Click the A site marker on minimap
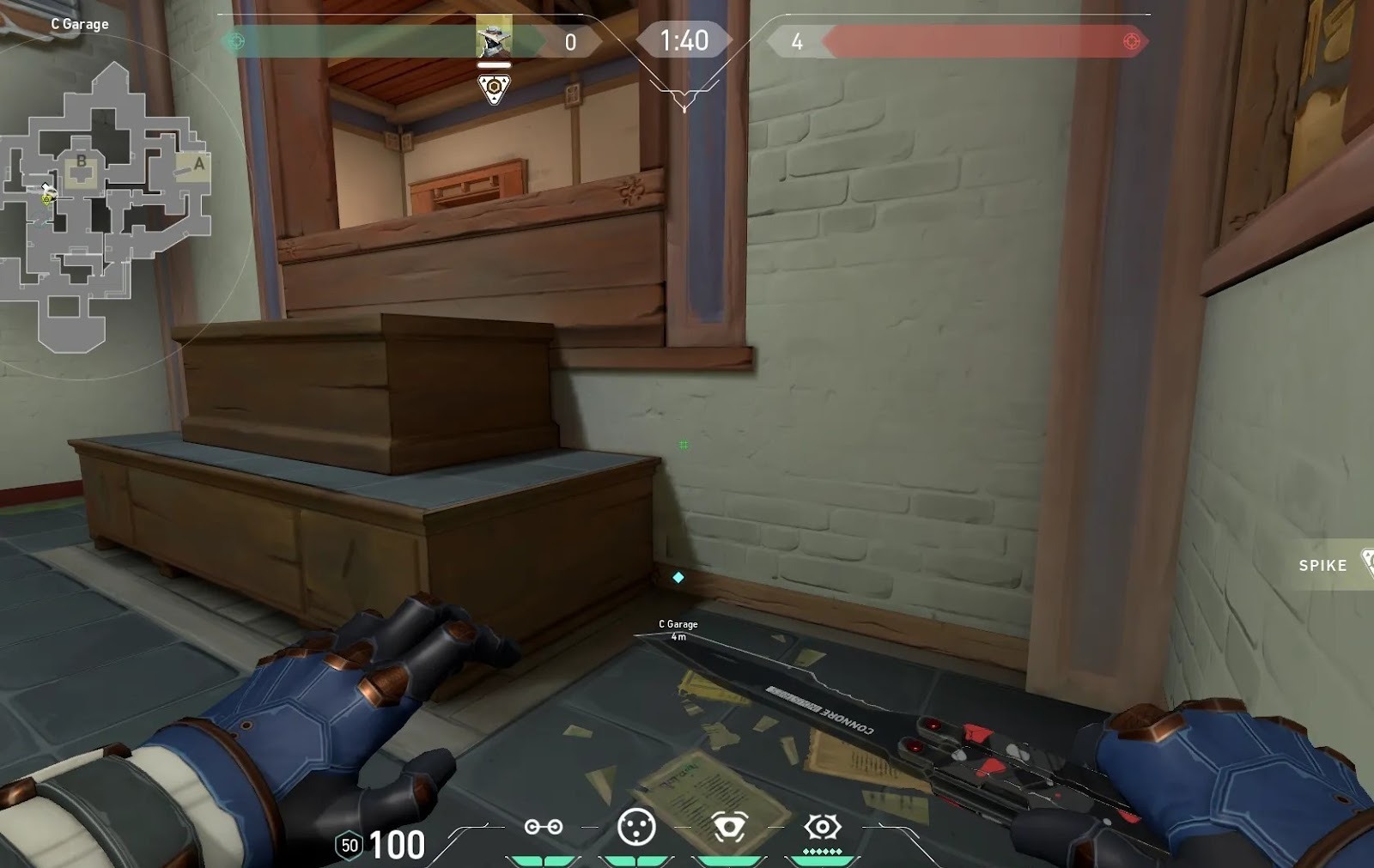 [199, 163]
